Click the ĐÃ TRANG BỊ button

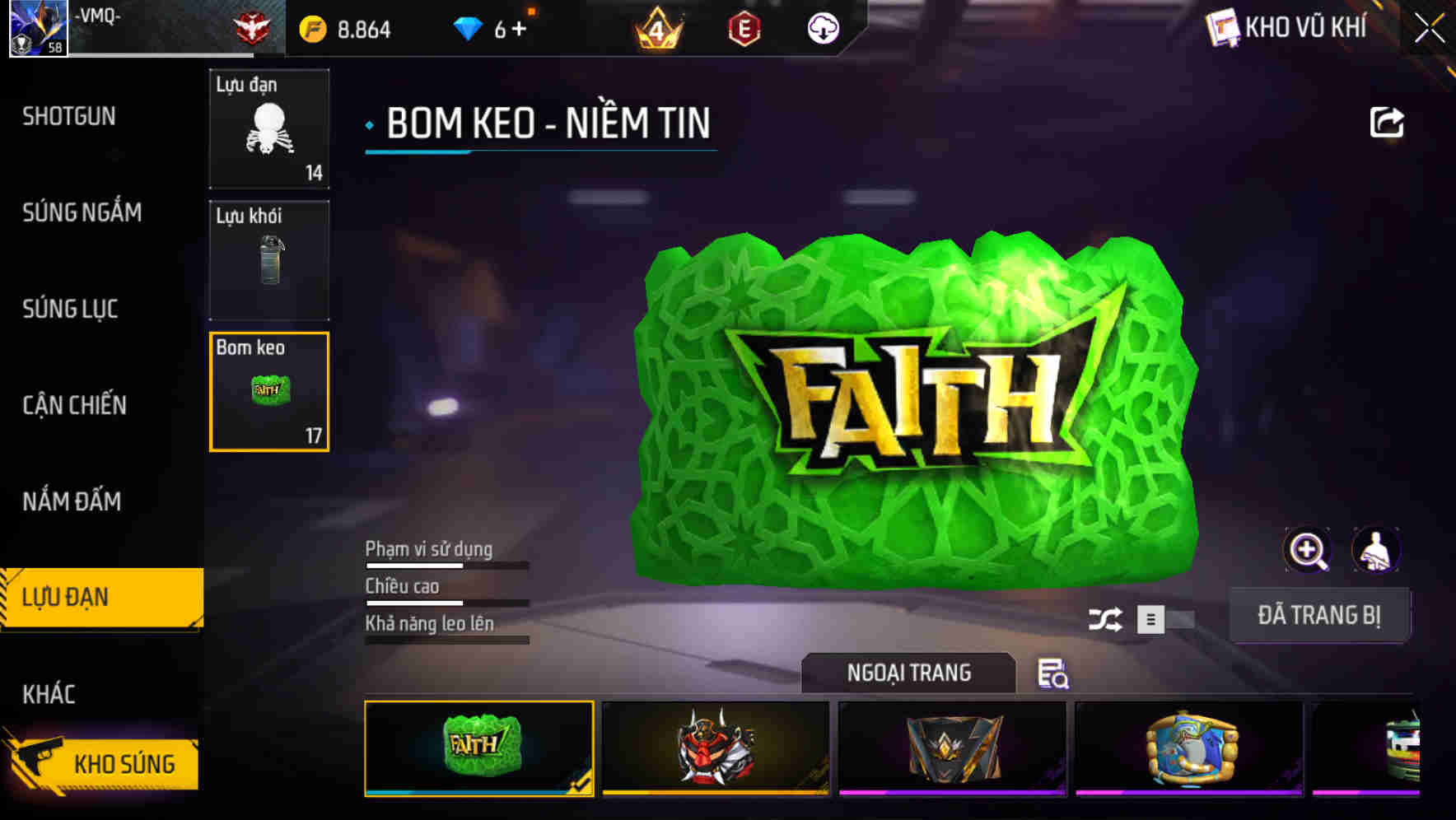[1320, 614]
